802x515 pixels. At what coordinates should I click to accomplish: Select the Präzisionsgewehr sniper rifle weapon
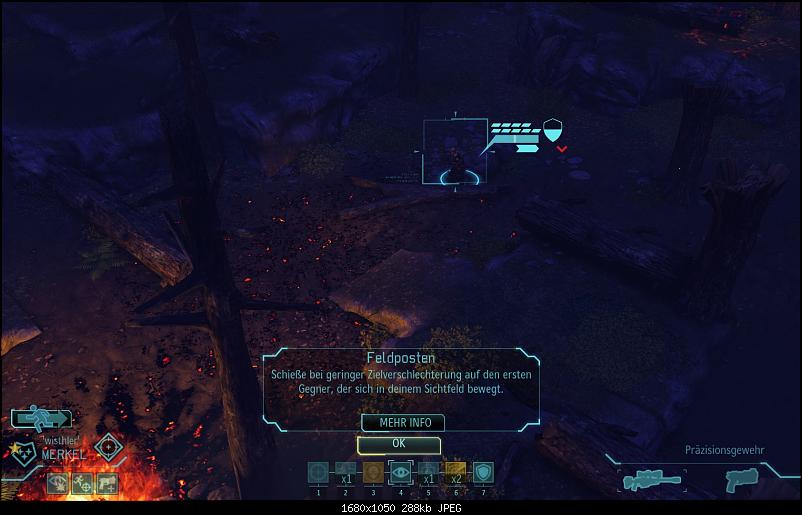[x=652, y=481]
